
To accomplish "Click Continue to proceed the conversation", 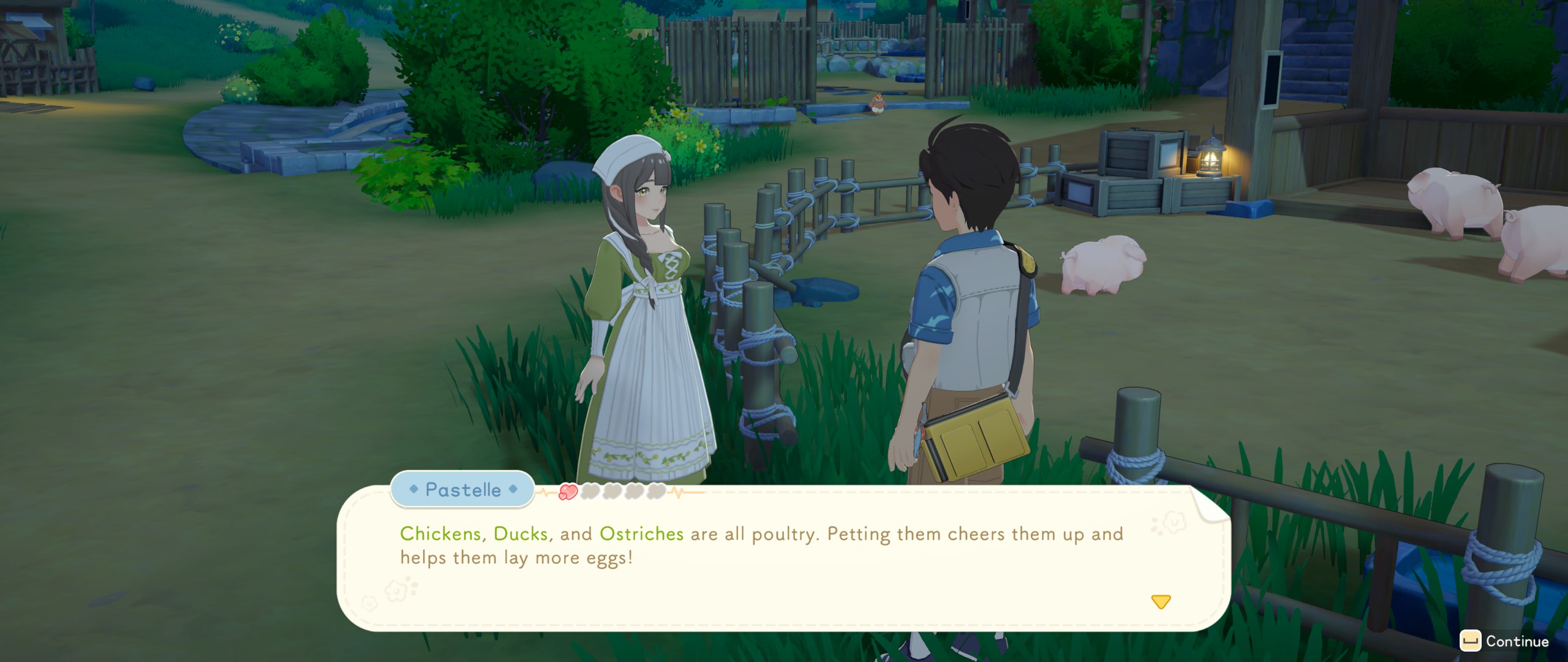I will coord(1505,641).
